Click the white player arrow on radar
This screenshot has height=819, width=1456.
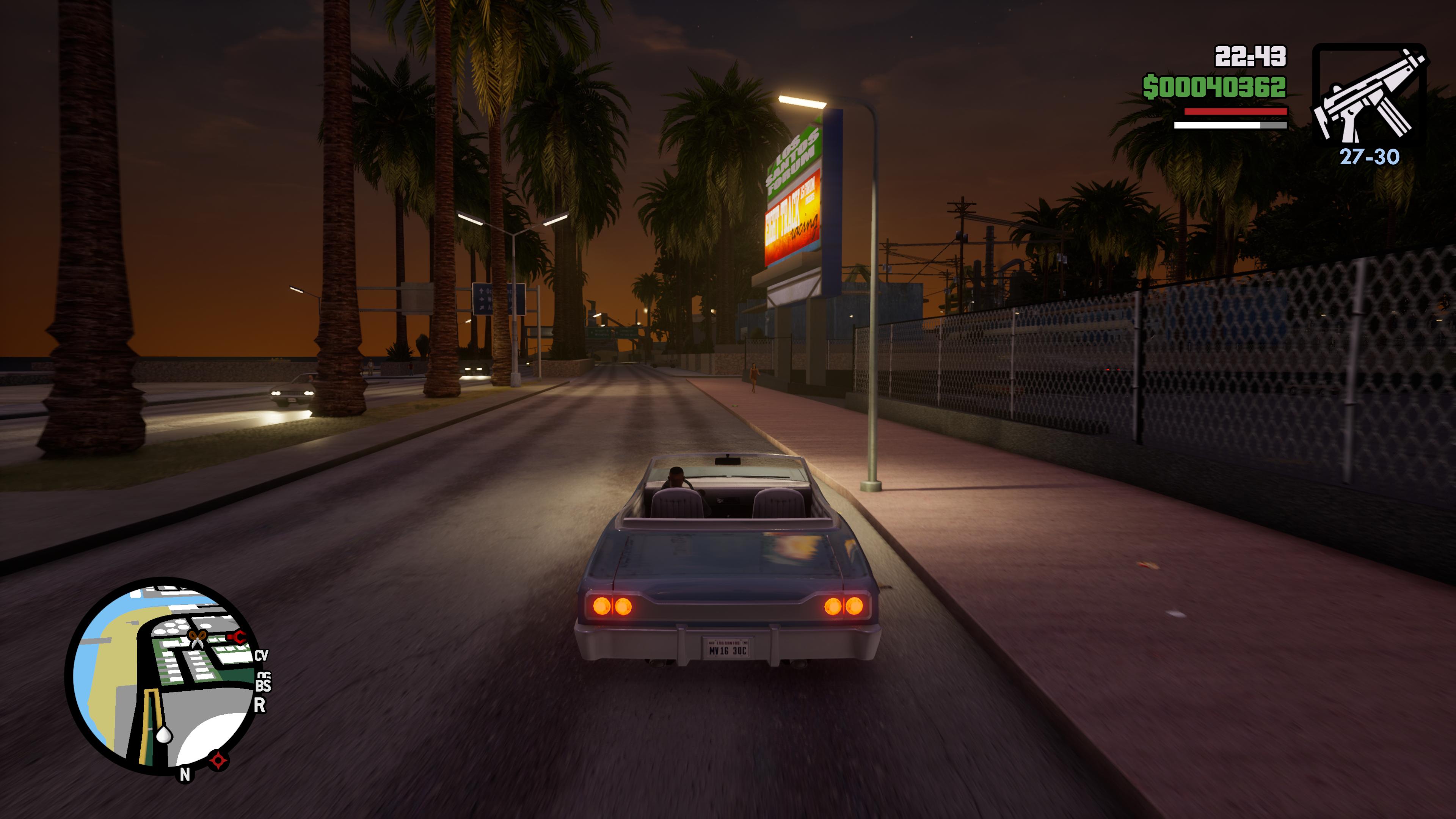click(x=164, y=734)
